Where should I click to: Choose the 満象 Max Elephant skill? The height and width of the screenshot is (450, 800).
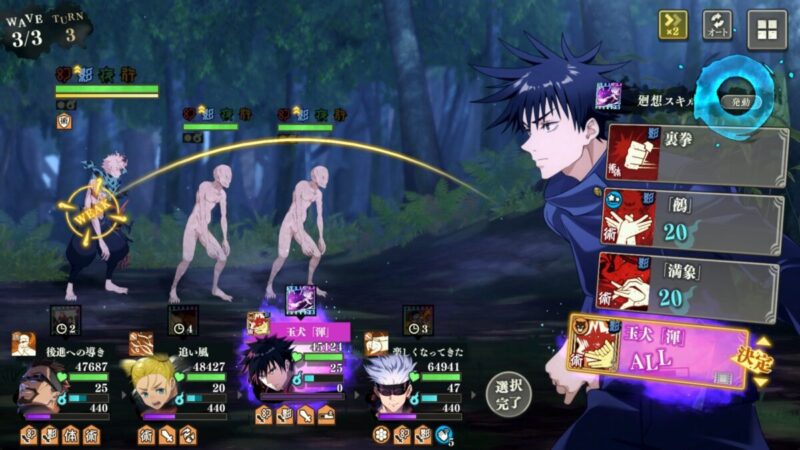[690, 284]
